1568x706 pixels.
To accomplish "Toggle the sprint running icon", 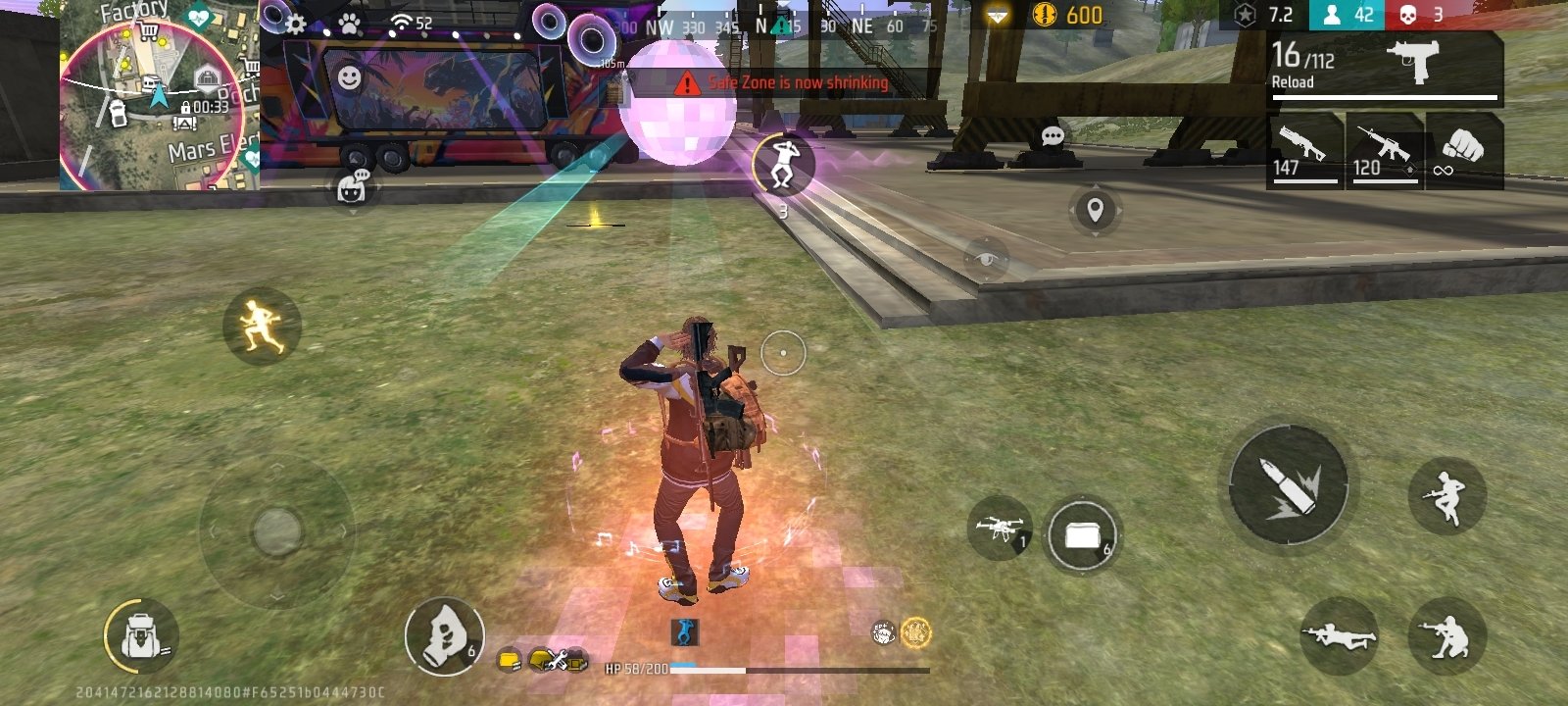I will pyautogui.click(x=261, y=326).
